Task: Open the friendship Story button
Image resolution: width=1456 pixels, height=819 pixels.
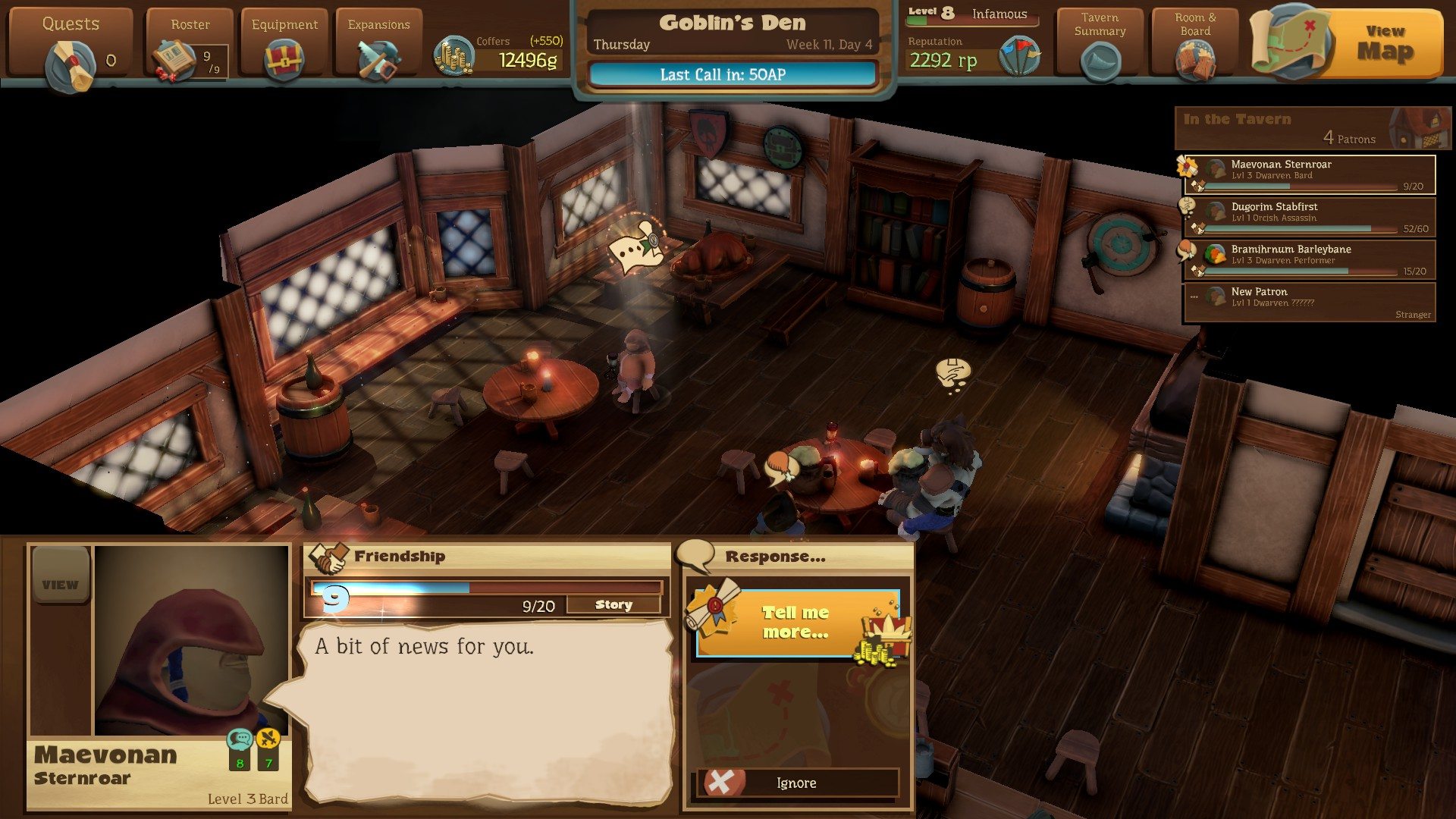Action: [x=613, y=604]
